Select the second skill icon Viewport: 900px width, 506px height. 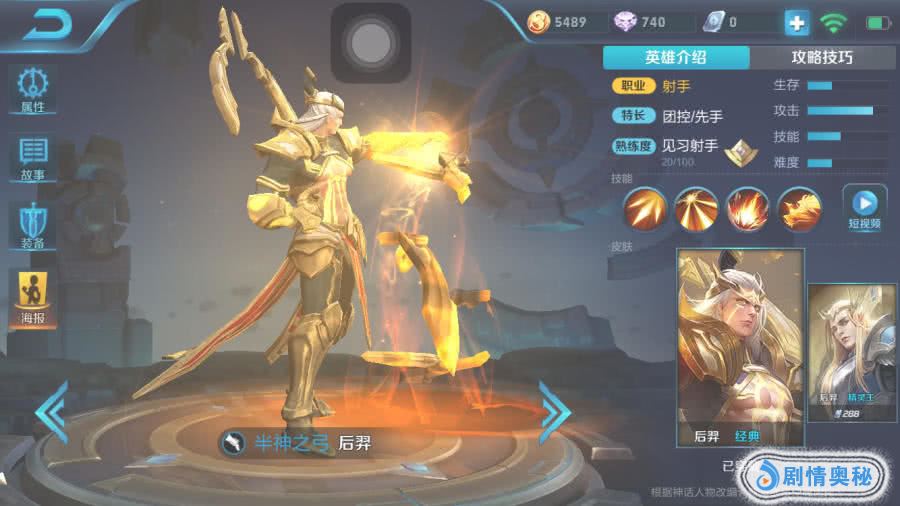tap(697, 209)
